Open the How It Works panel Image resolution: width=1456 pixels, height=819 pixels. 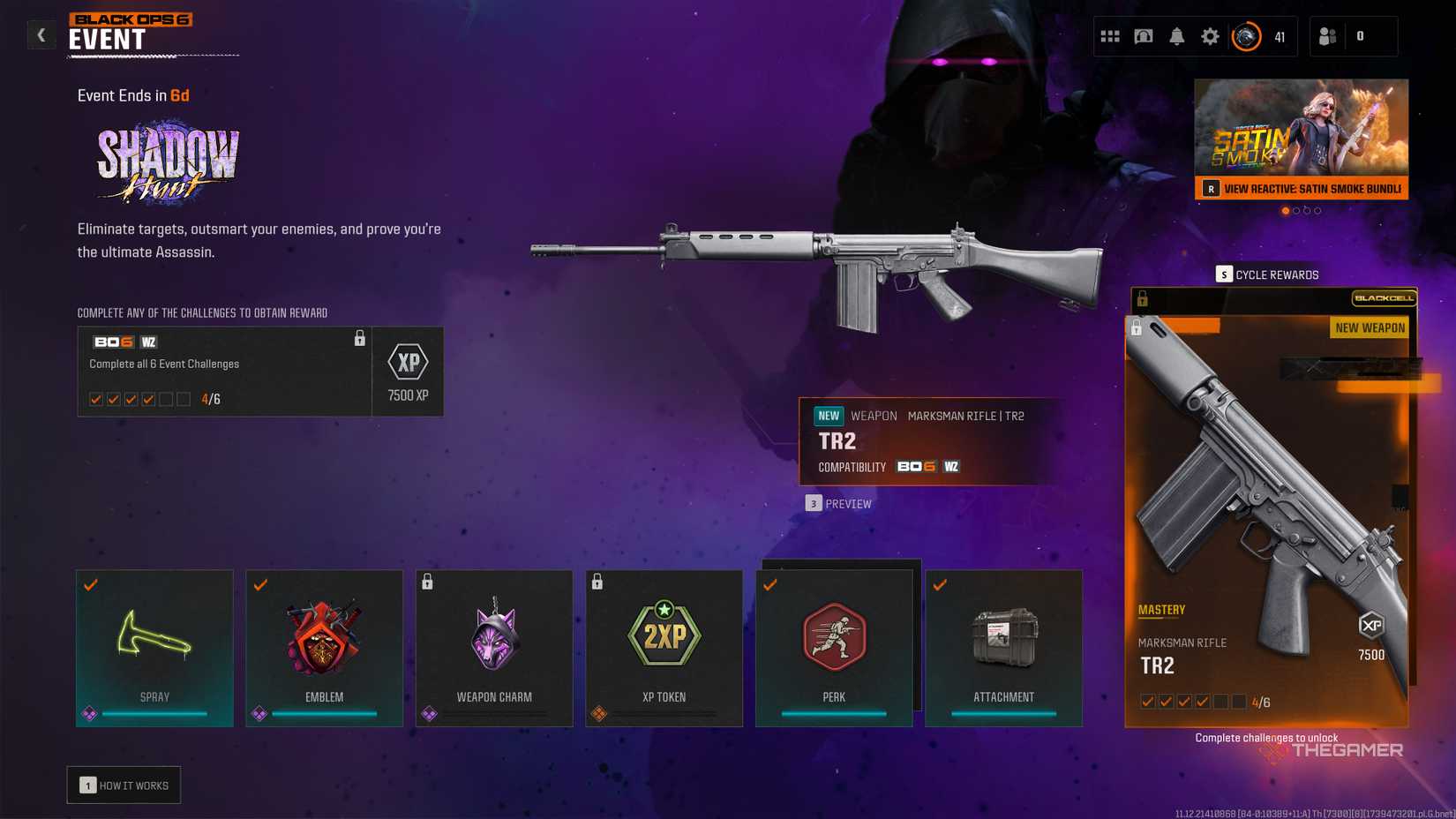(x=124, y=784)
